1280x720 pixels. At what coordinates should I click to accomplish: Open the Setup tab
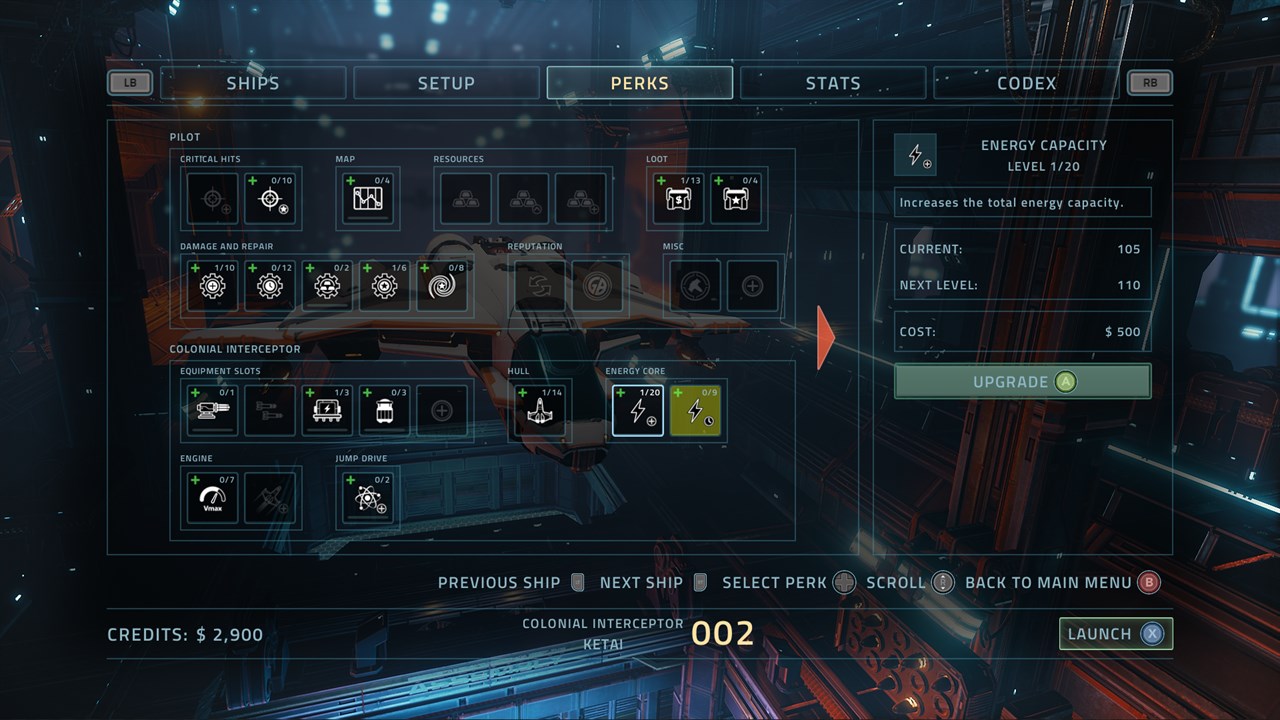tap(446, 83)
